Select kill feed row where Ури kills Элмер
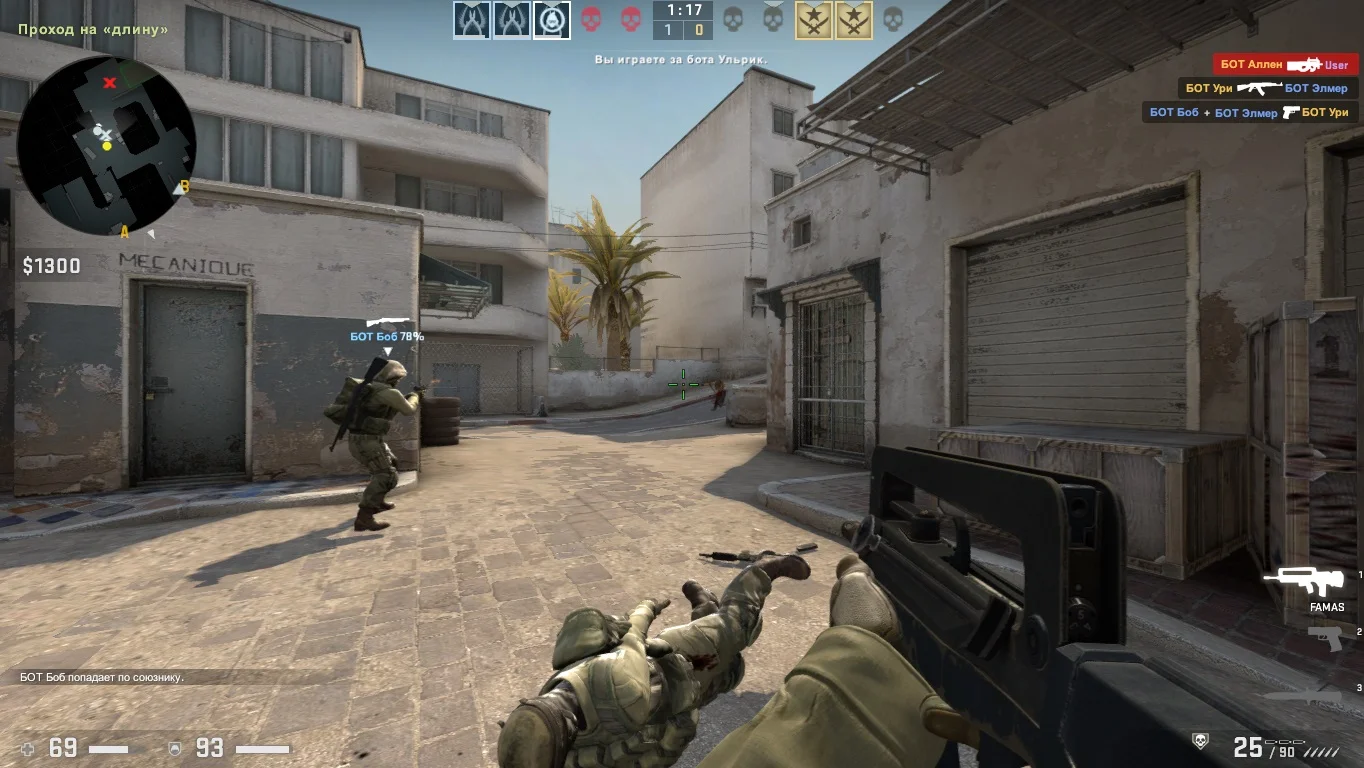 (x=1266, y=89)
